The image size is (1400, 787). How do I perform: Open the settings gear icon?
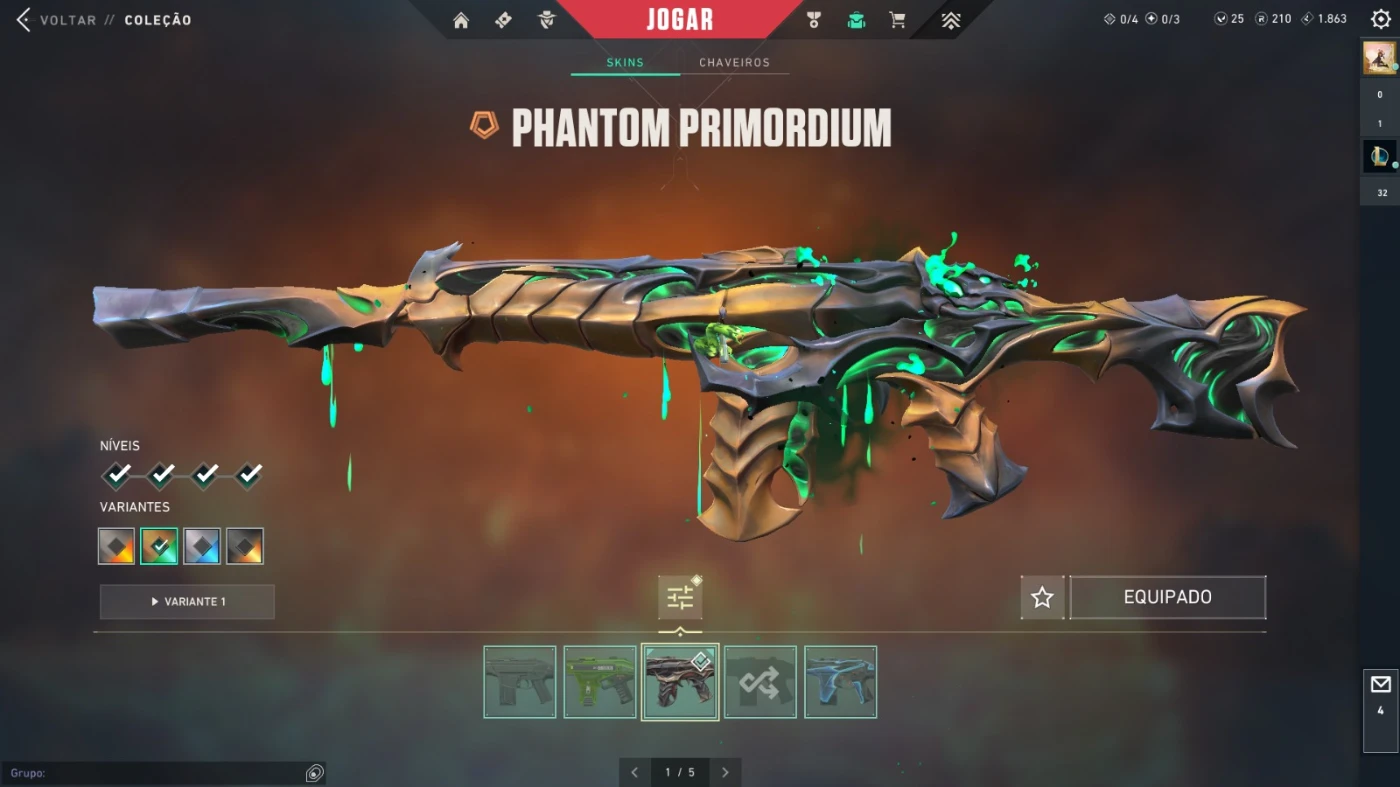point(1381,19)
